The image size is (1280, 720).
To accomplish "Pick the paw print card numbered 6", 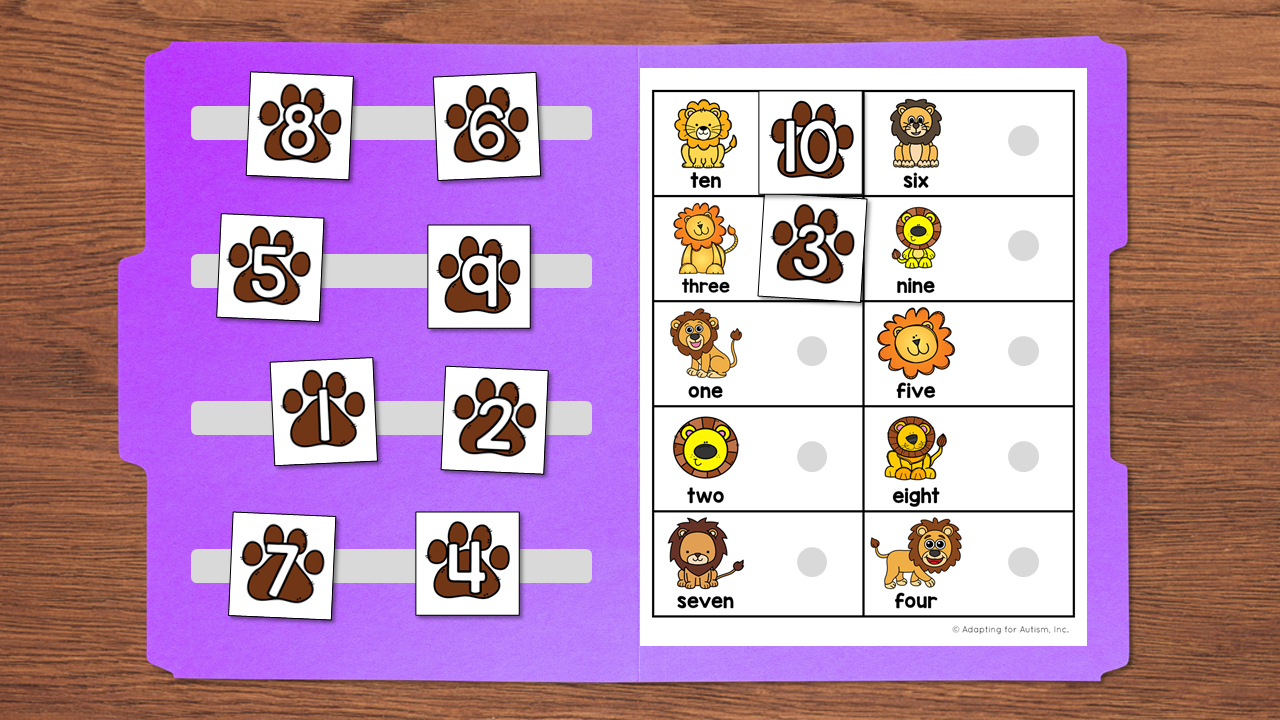I will coord(487,127).
